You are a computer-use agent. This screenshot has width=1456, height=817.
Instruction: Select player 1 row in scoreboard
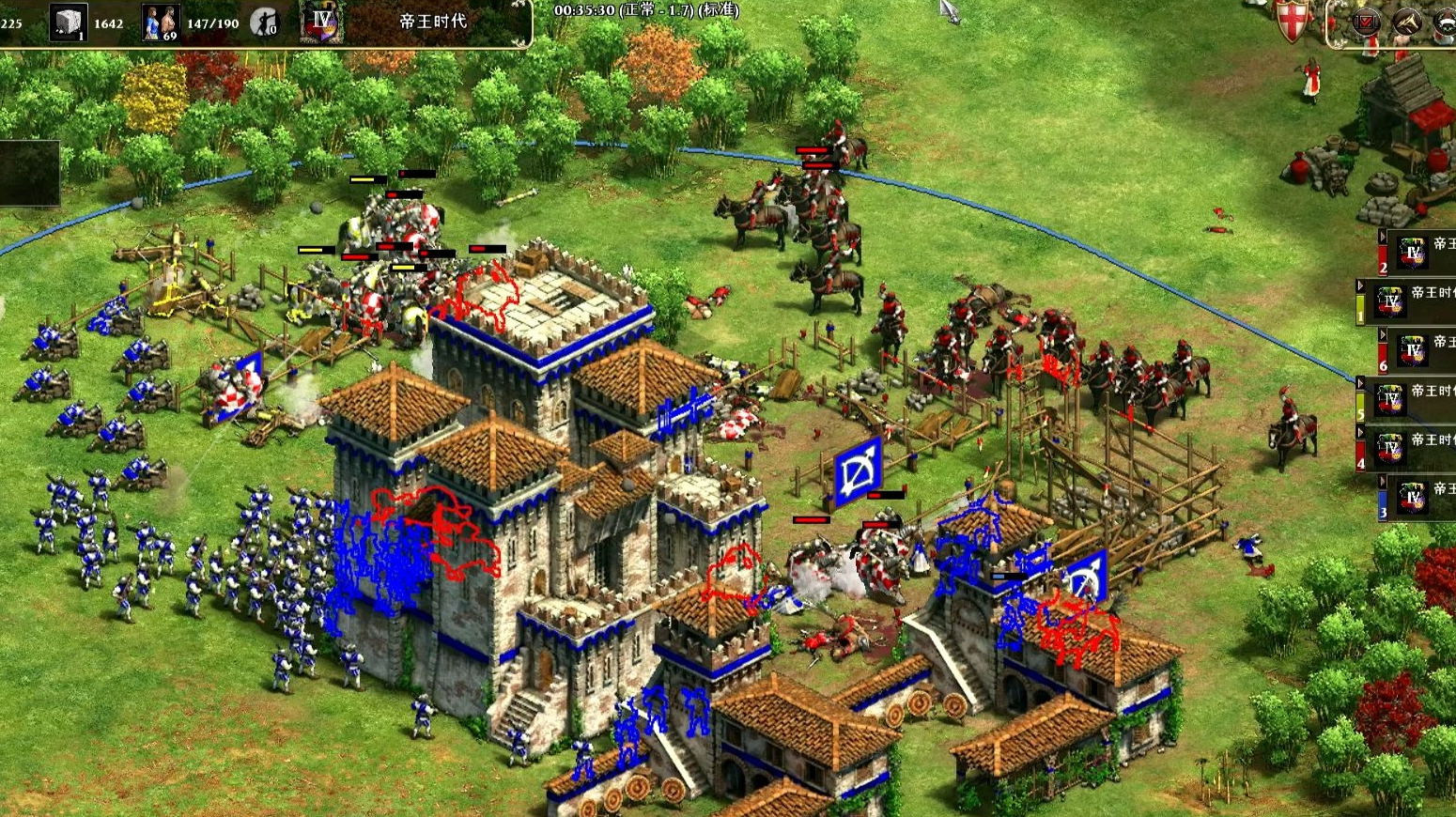1407,301
